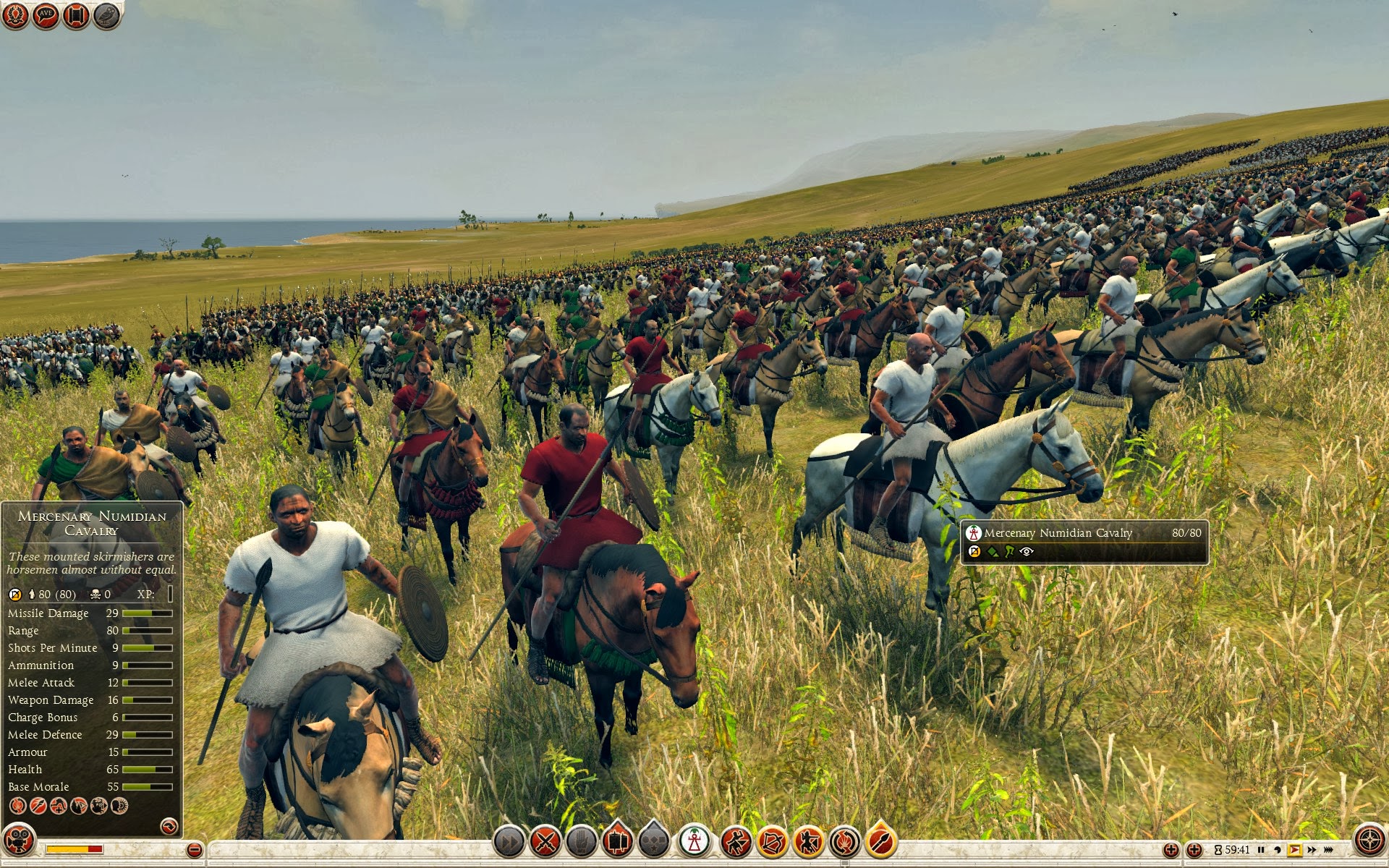The image size is (1389, 868).
Task: Open the AVE chat bubble
Action: click(46, 15)
